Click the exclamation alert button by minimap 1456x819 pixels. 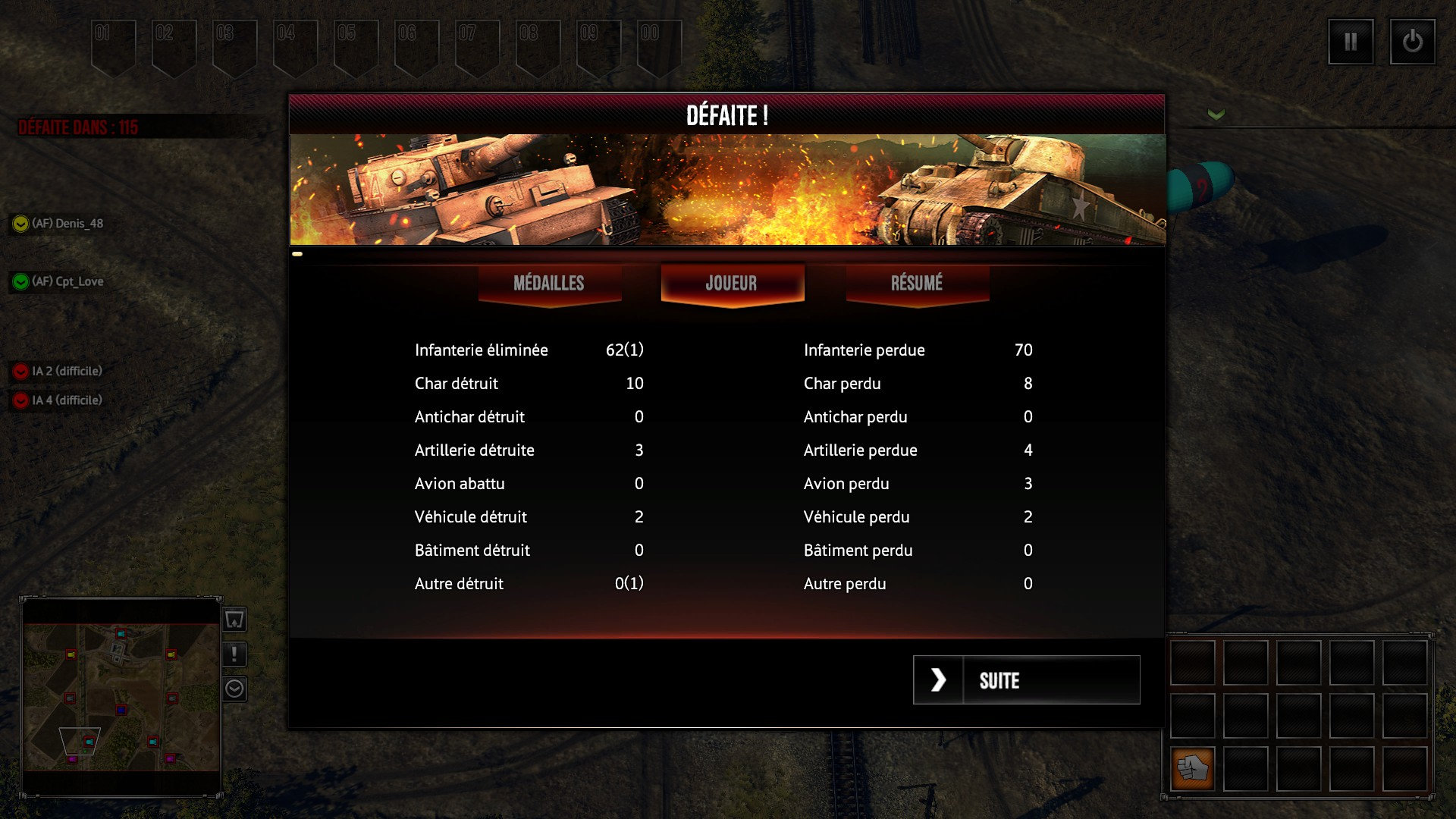coord(234,654)
